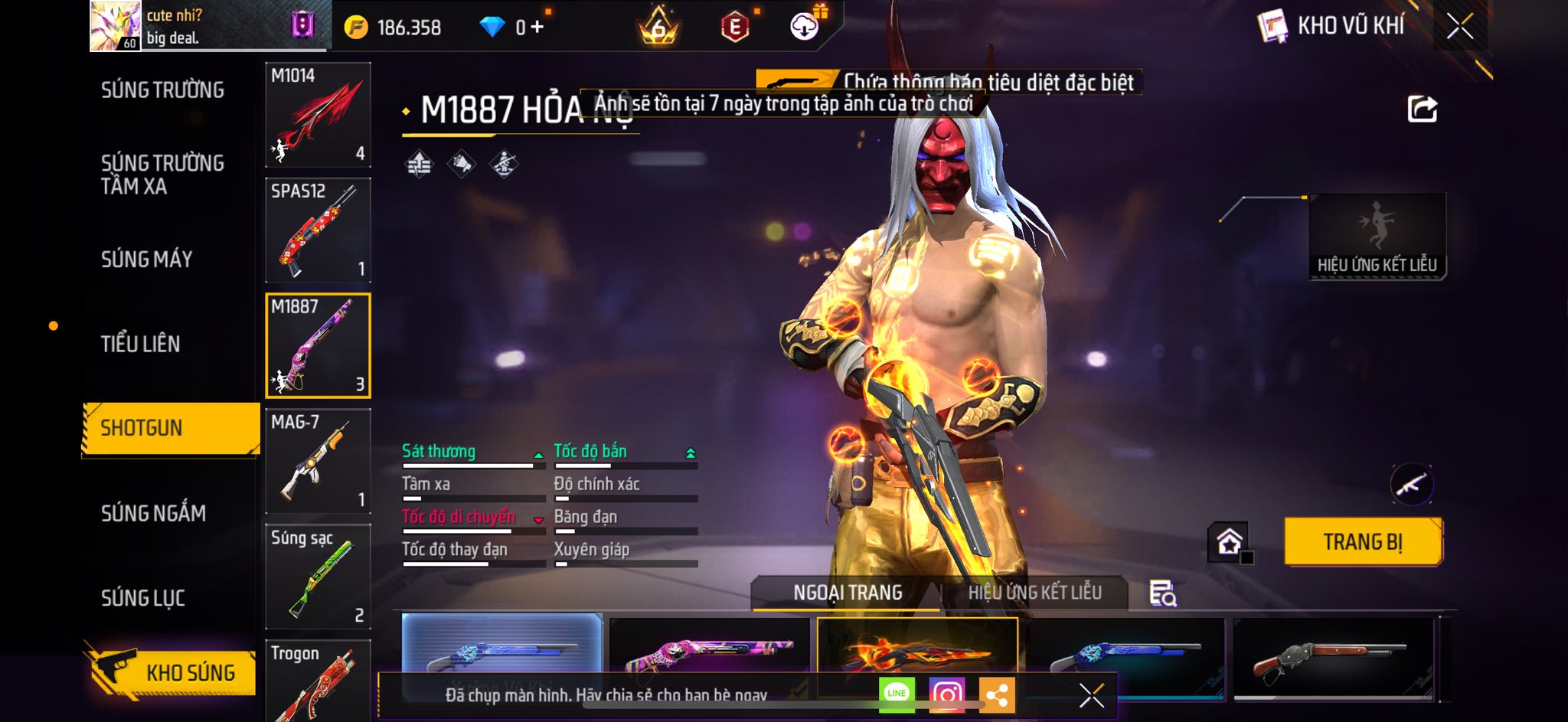Share screenshot via LINE
Viewport: 1568px width, 722px height.
click(897, 694)
